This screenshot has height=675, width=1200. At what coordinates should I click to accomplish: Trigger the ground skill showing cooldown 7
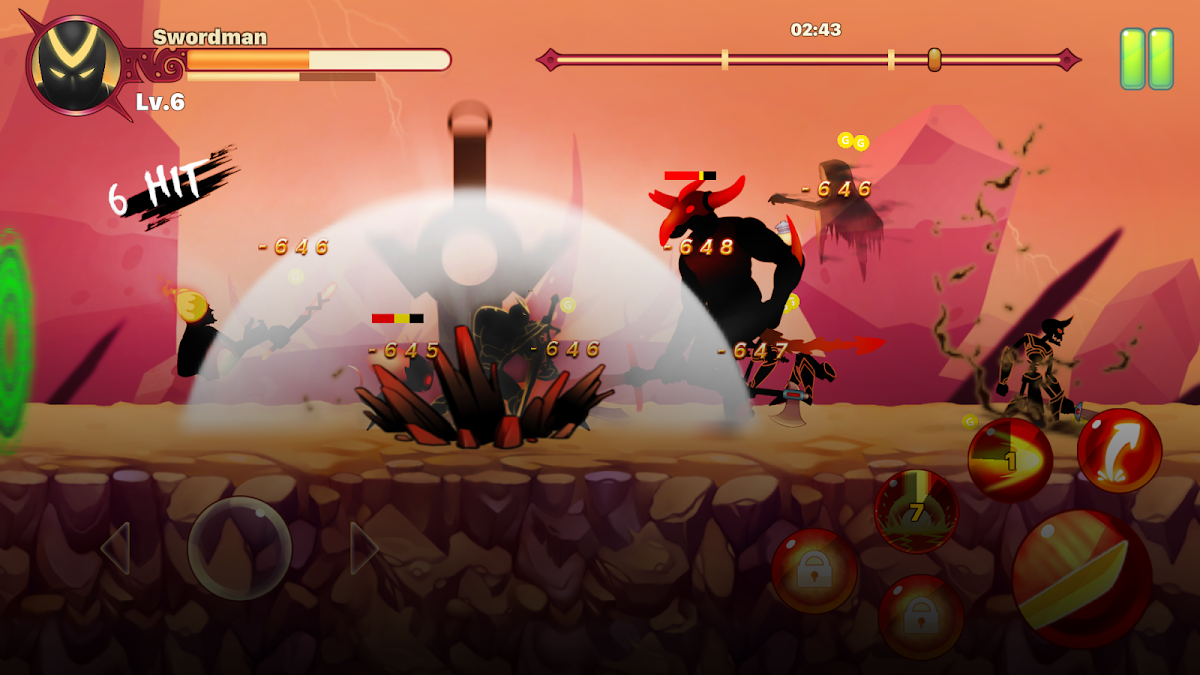[x=916, y=511]
